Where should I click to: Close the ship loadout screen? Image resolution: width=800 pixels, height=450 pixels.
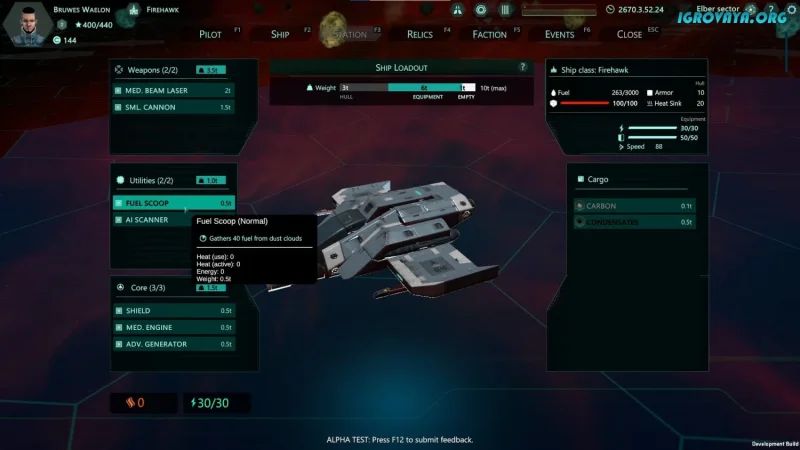click(x=630, y=34)
